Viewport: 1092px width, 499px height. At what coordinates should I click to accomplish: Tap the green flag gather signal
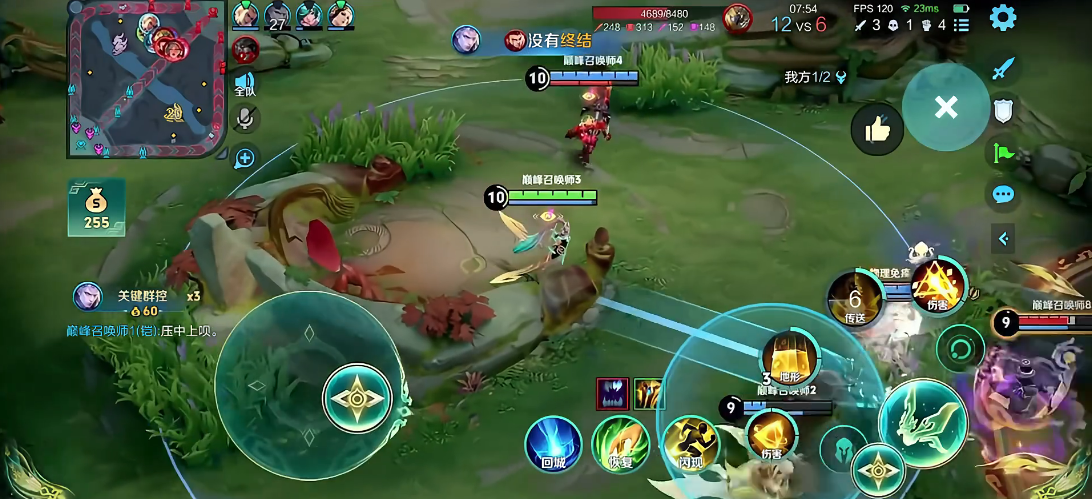pos(1003,153)
